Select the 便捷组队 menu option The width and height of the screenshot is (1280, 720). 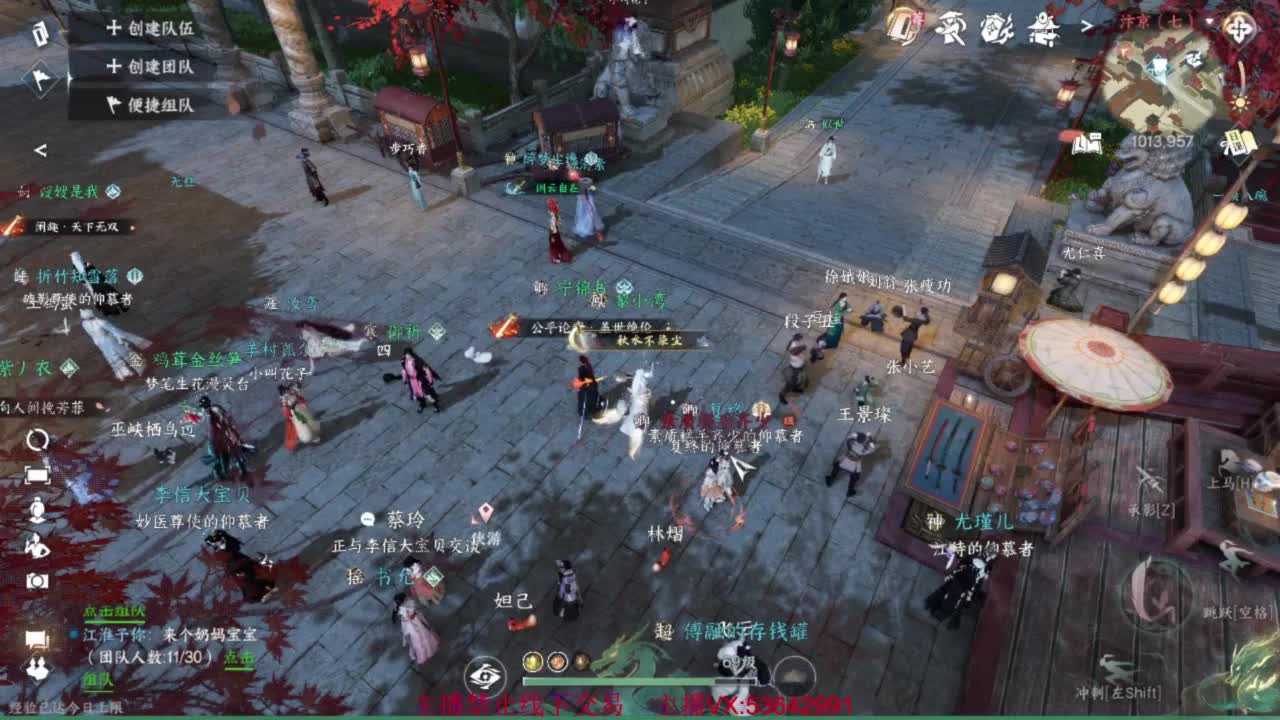pyautogui.click(x=147, y=99)
